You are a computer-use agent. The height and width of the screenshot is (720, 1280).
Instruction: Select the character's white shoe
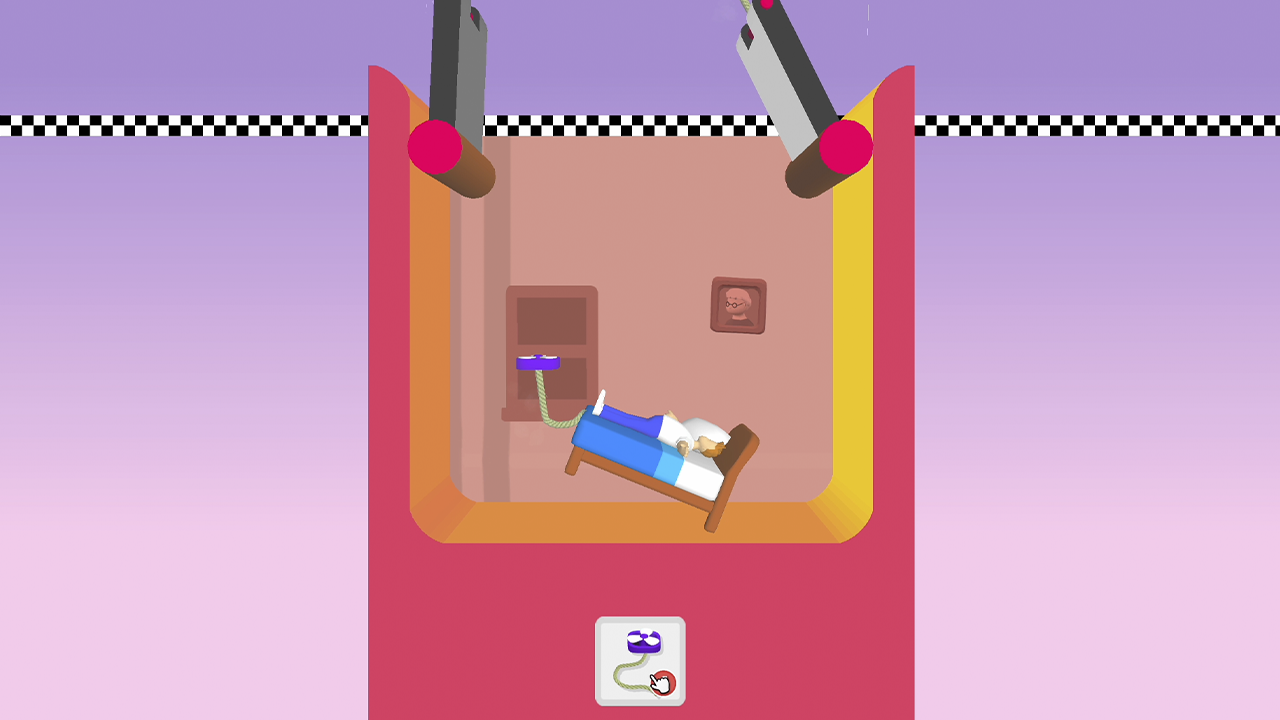click(x=600, y=400)
